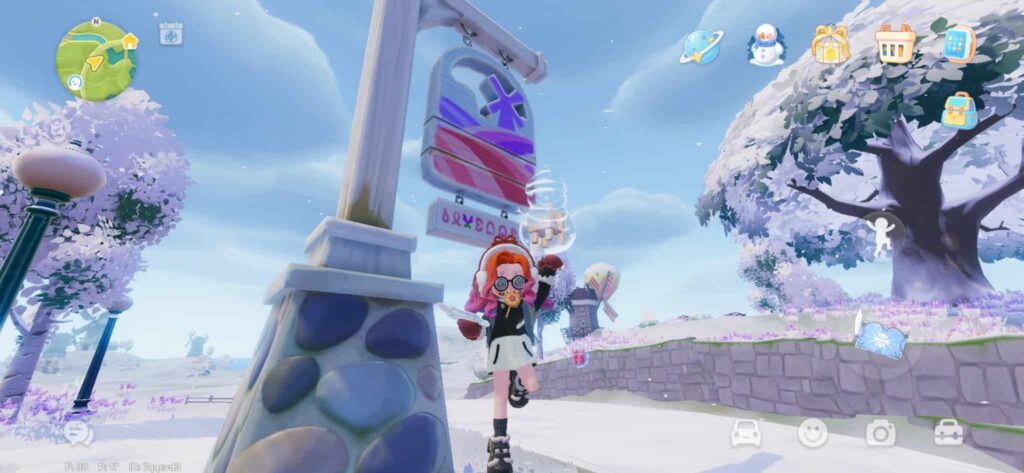Open the camera photo mode

(881, 432)
